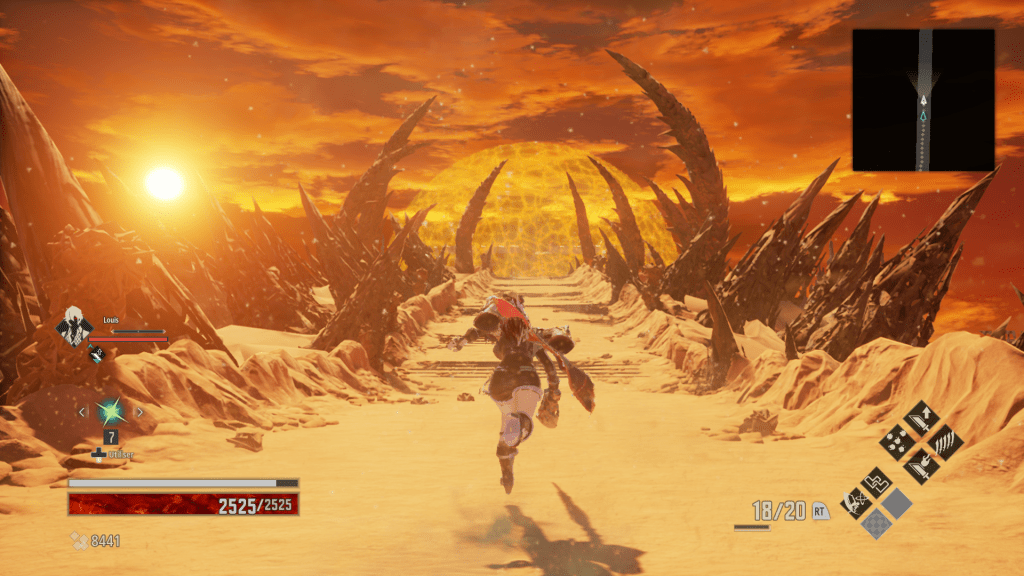Activate the flaming sword gift
Image resolution: width=1024 pixels, height=576 pixels.
(919, 465)
